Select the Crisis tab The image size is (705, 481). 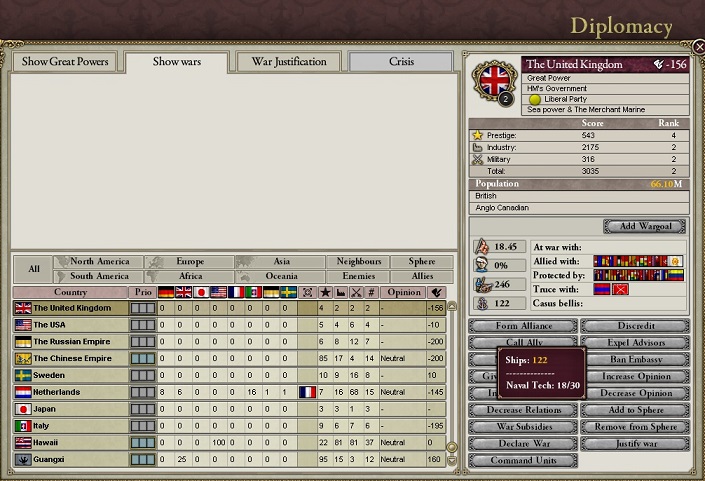click(x=401, y=62)
